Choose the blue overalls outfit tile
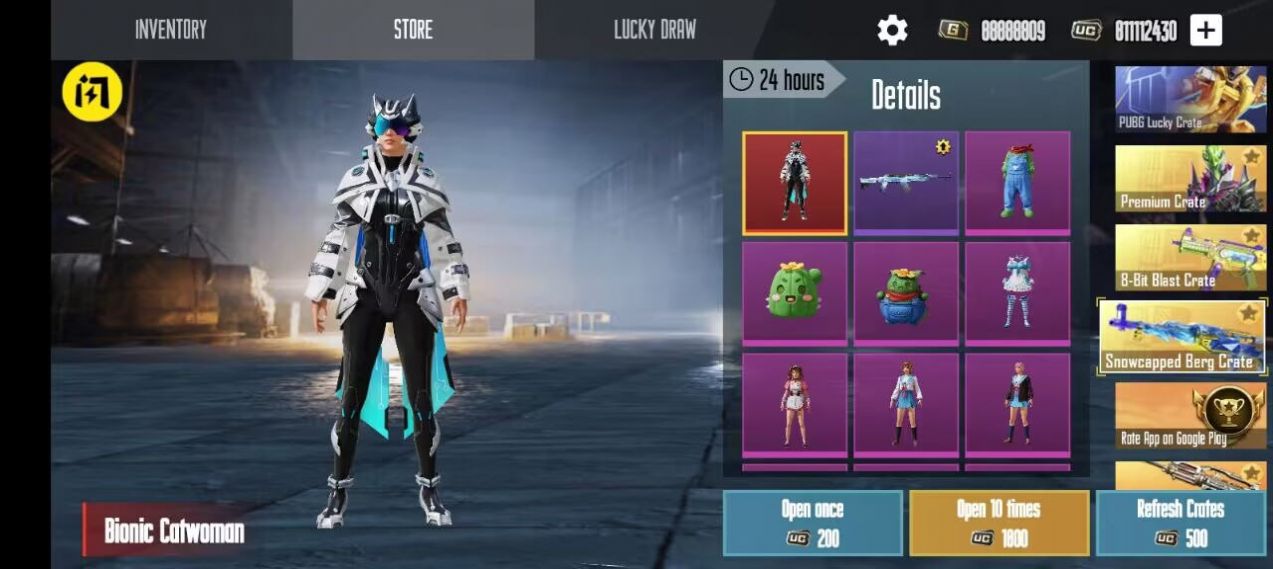Image resolution: width=1273 pixels, height=569 pixels. click(x=1017, y=183)
